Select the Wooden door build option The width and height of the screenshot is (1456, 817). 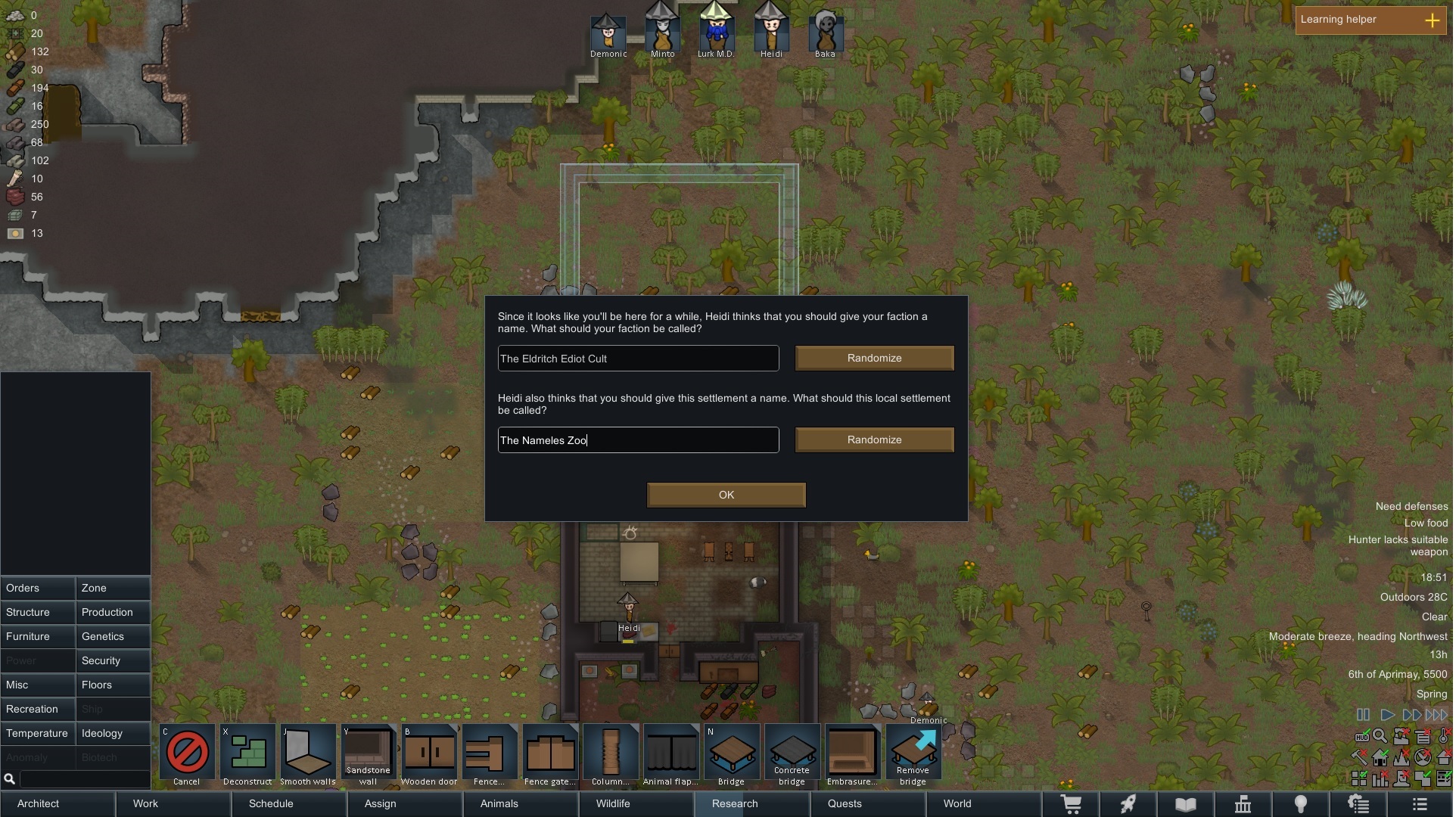point(429,754)
